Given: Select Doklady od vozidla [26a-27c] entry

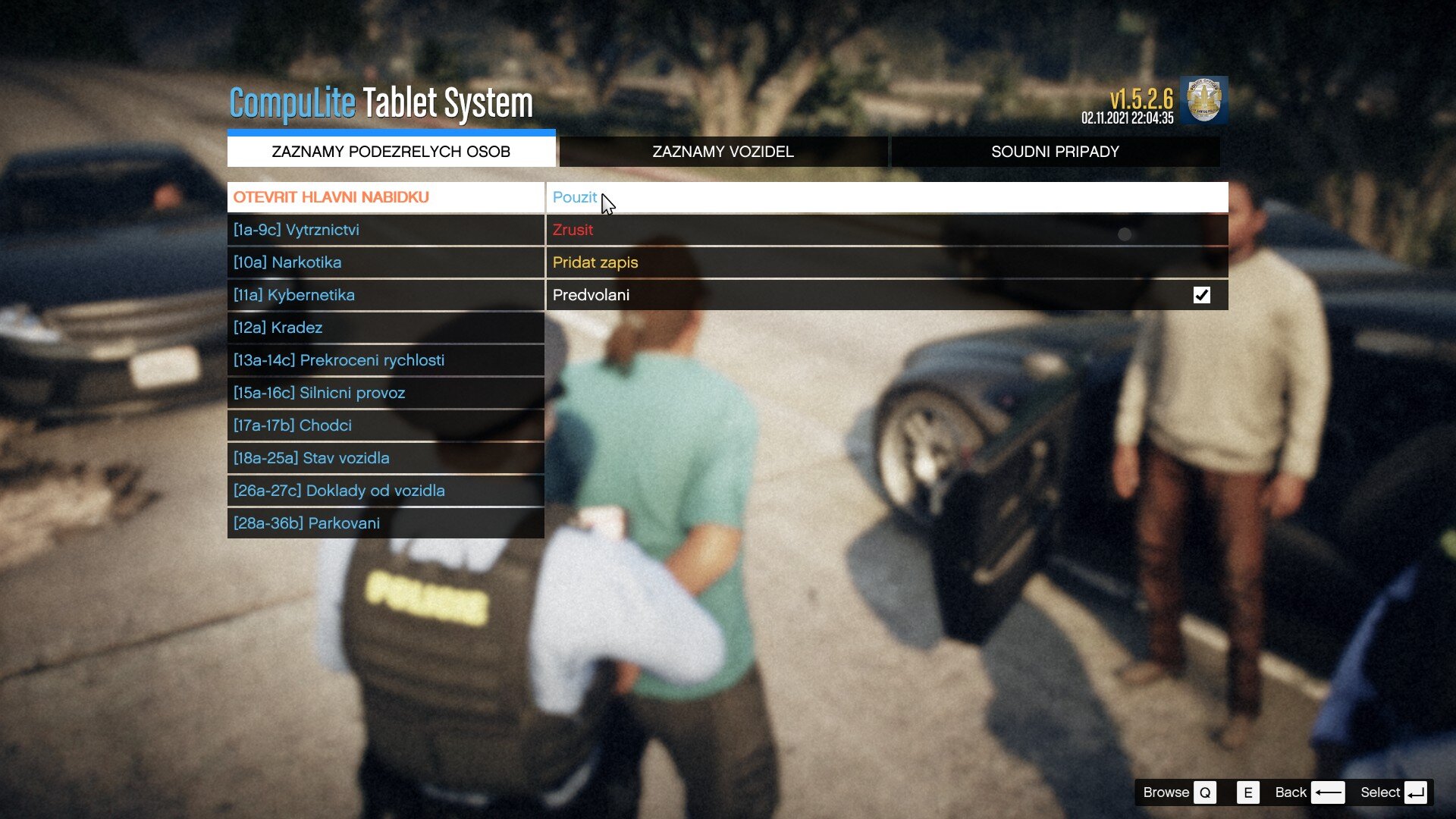Looking at the screenshot, I should click(x=385, y=491).
